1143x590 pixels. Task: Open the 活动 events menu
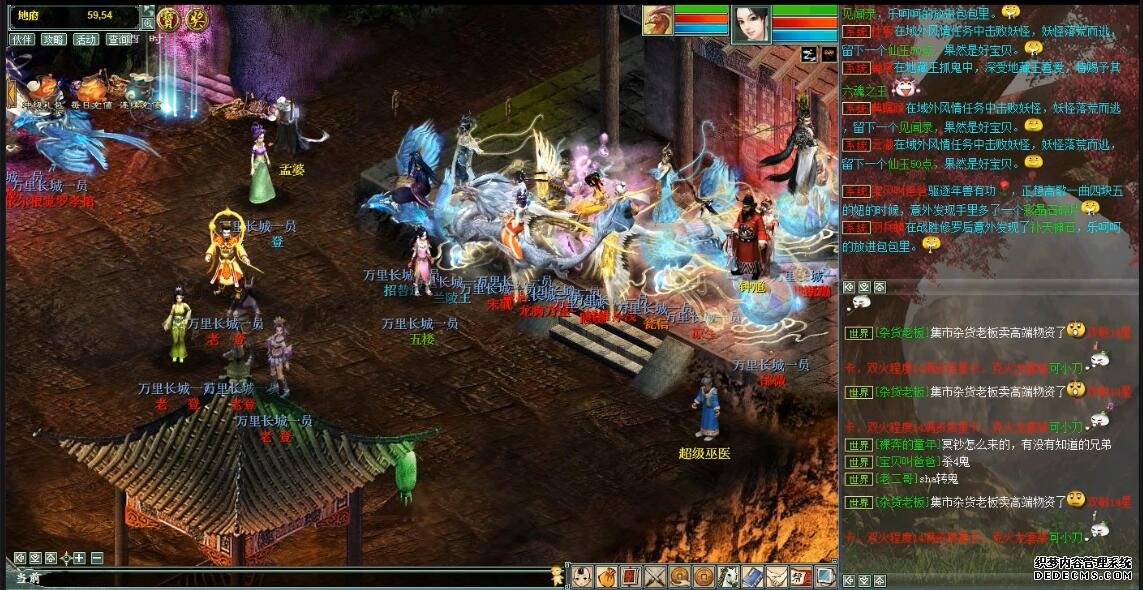[x=87, y=39]
